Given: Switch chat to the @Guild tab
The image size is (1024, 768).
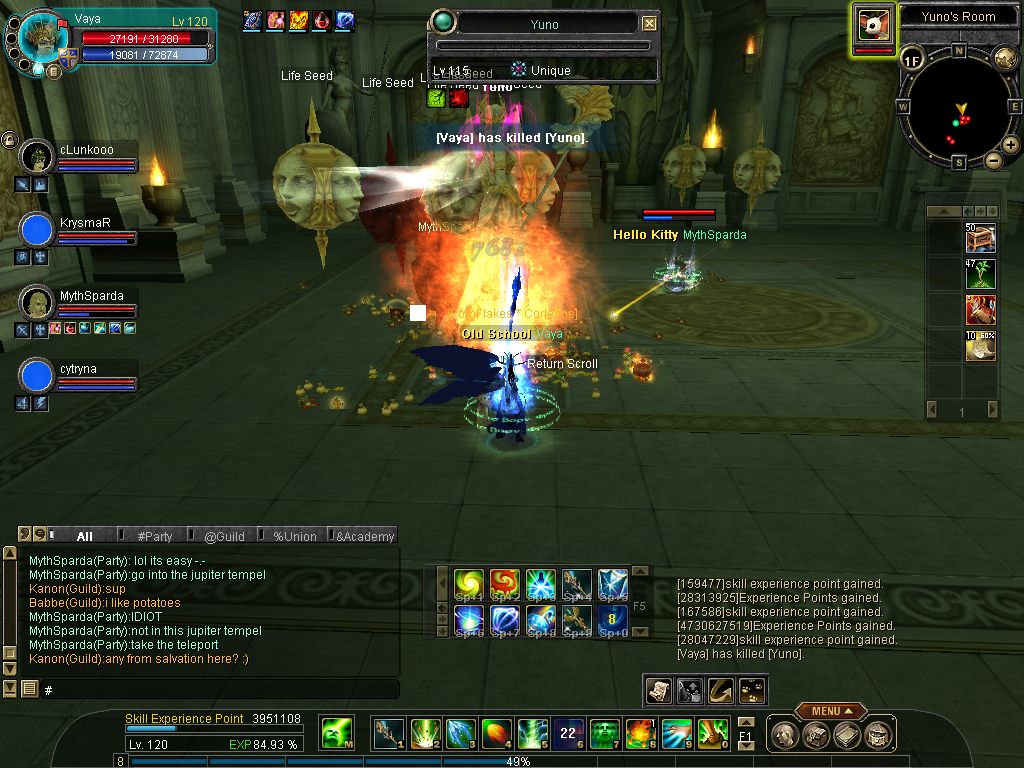Looking at the screenshot, I should point(225,536).
